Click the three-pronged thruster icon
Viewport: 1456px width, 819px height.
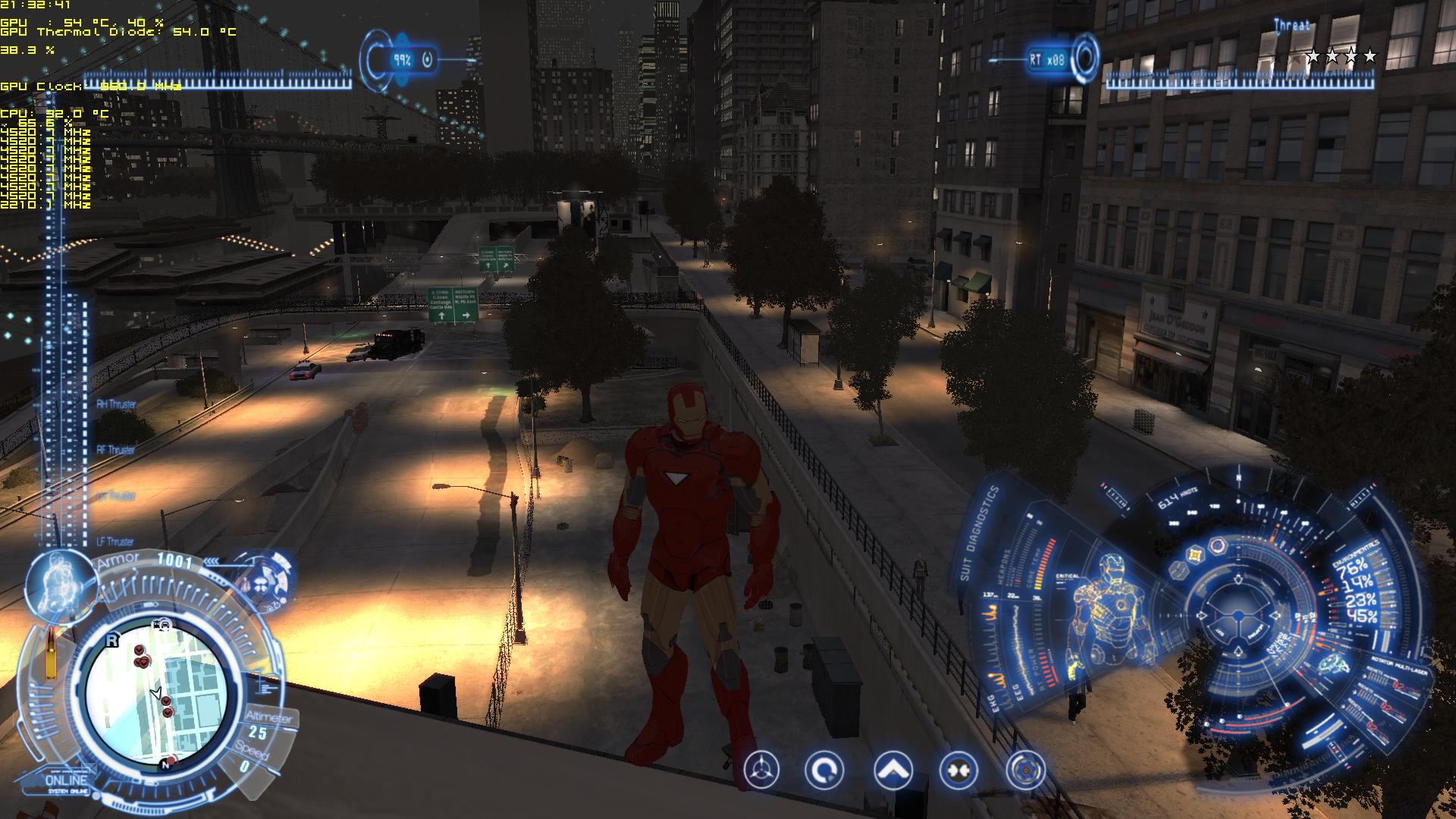[761, 771]
